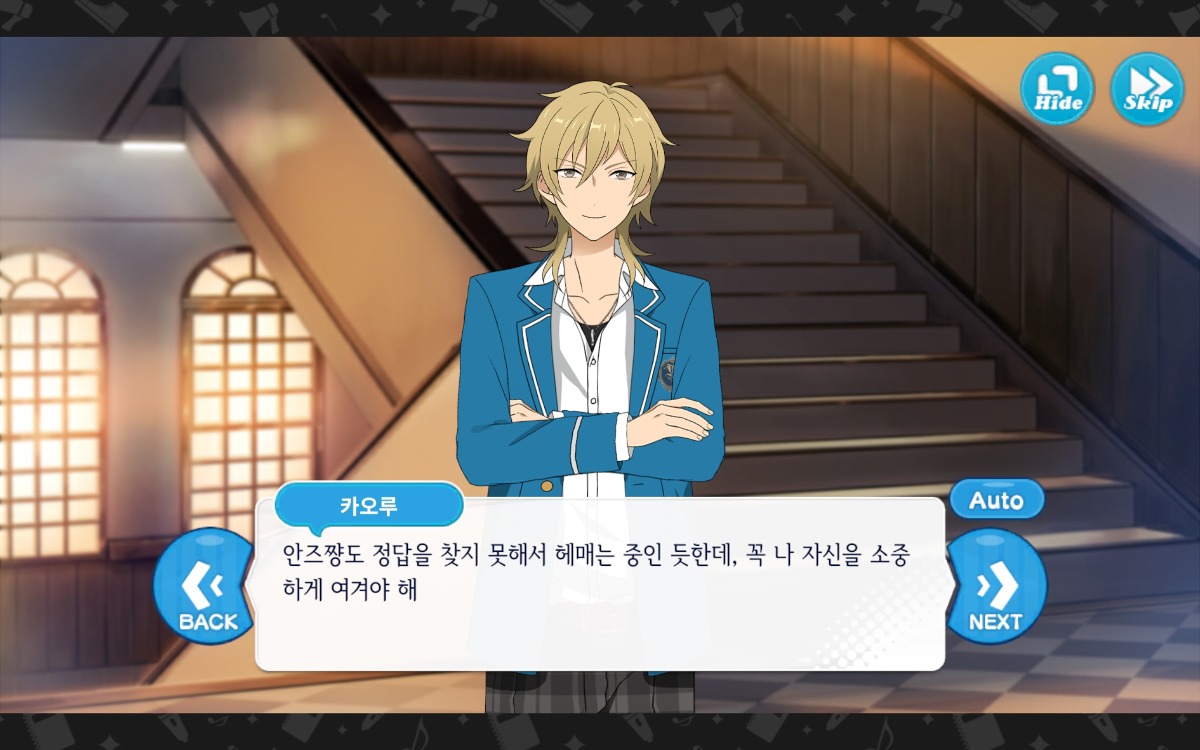Viewport: 1200px width, 750px height.
Task: Skip the story scene
Action: point(1147,89)
